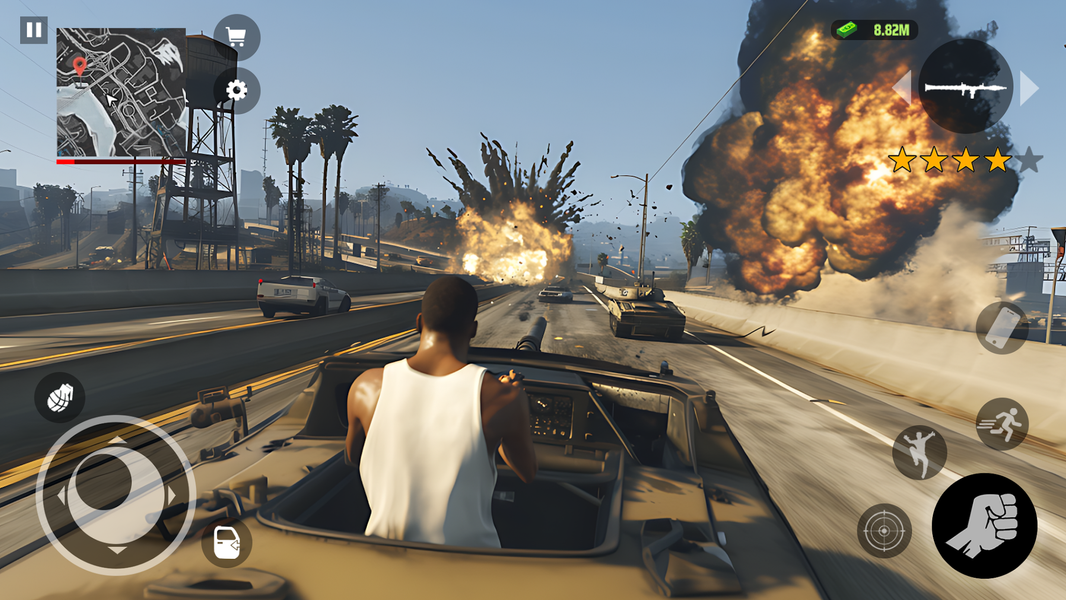Hit the fist punch attack button
Image resolution: width=1066 pixels, height=600 pixels.
984,525
